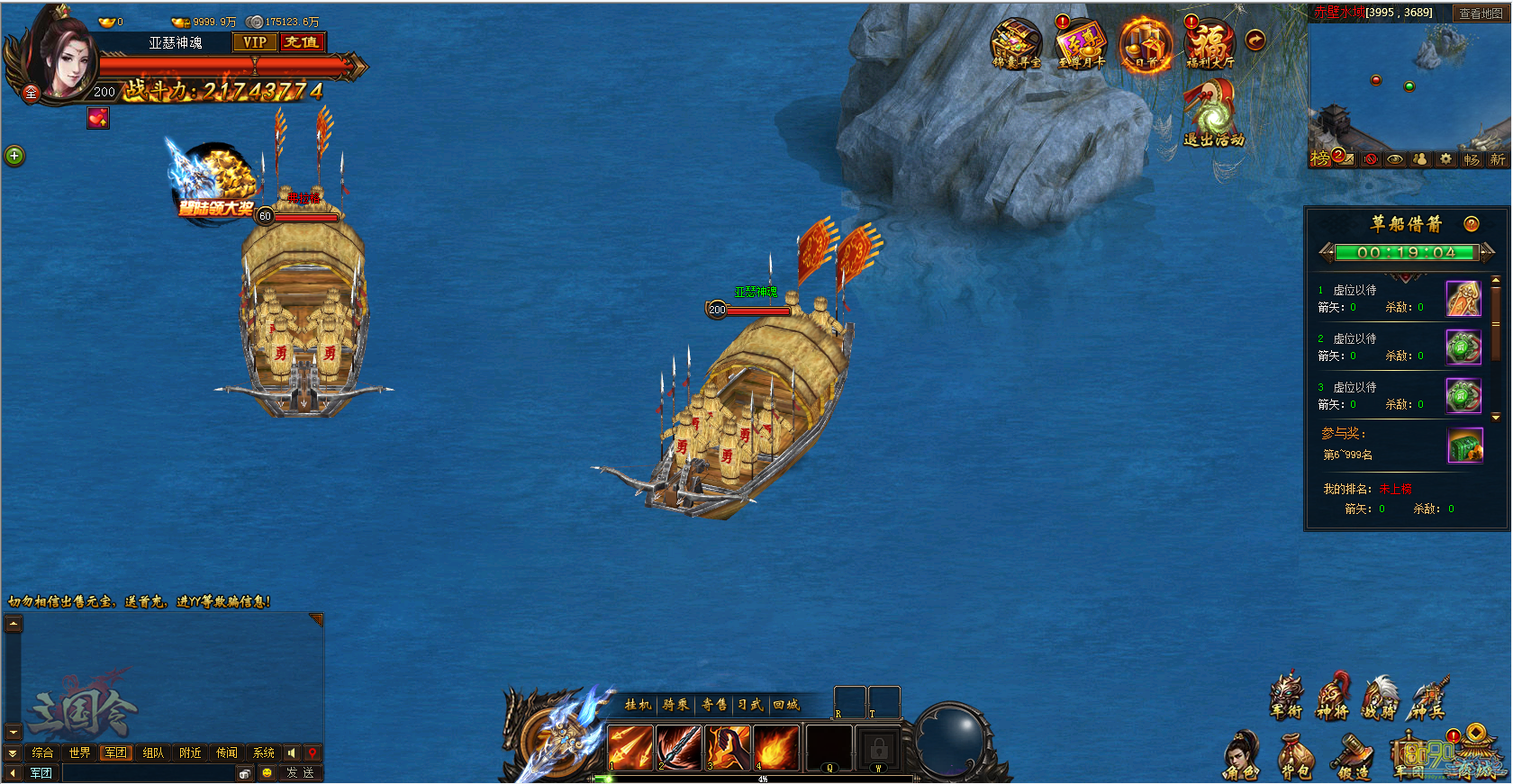Select the 系统 chat tab
The width and height of the screenshot is (1513, 784).
264,752
